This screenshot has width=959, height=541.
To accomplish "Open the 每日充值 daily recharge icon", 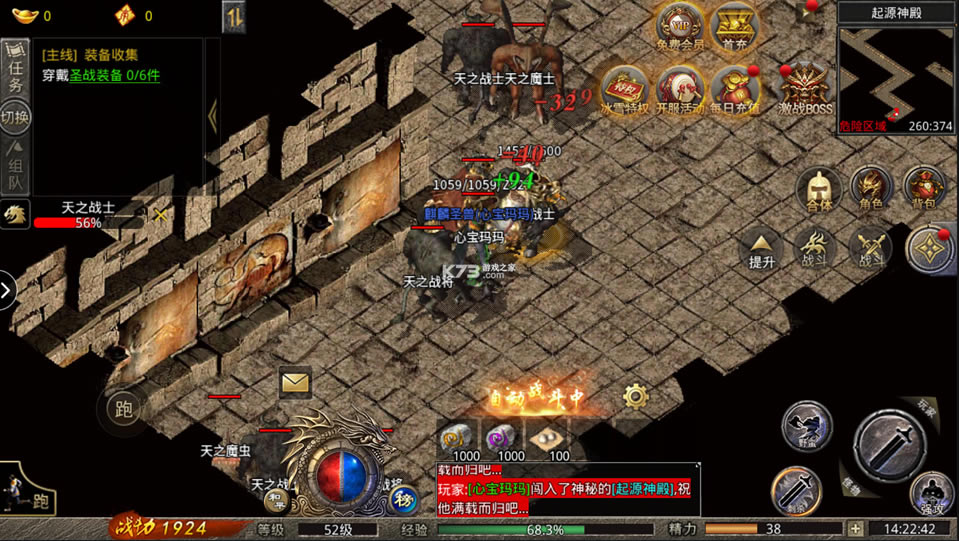I will click(738, 88).
